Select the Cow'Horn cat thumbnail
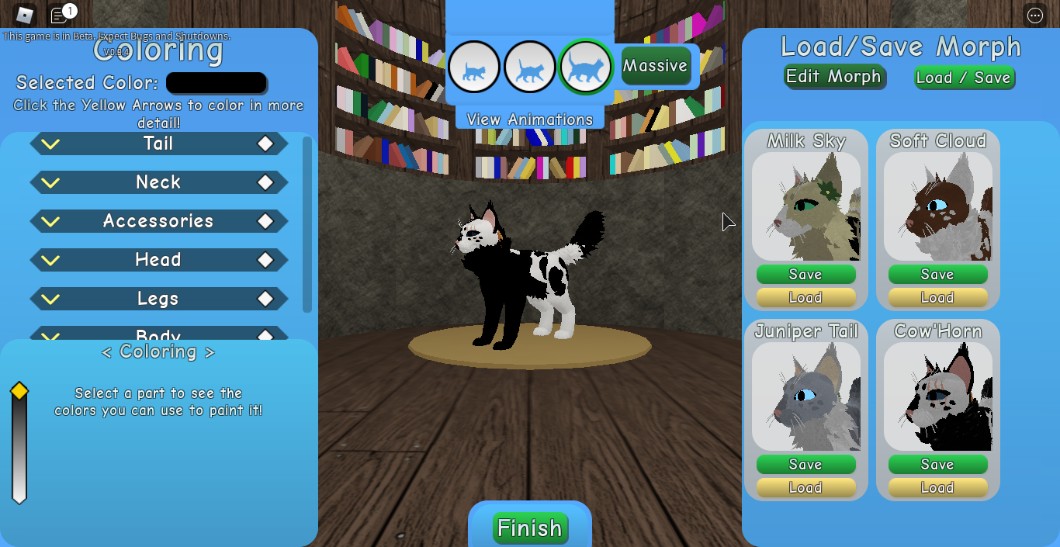Image resolution: width=1060 pixels, height=547 pixels. (x=937, y=397)
